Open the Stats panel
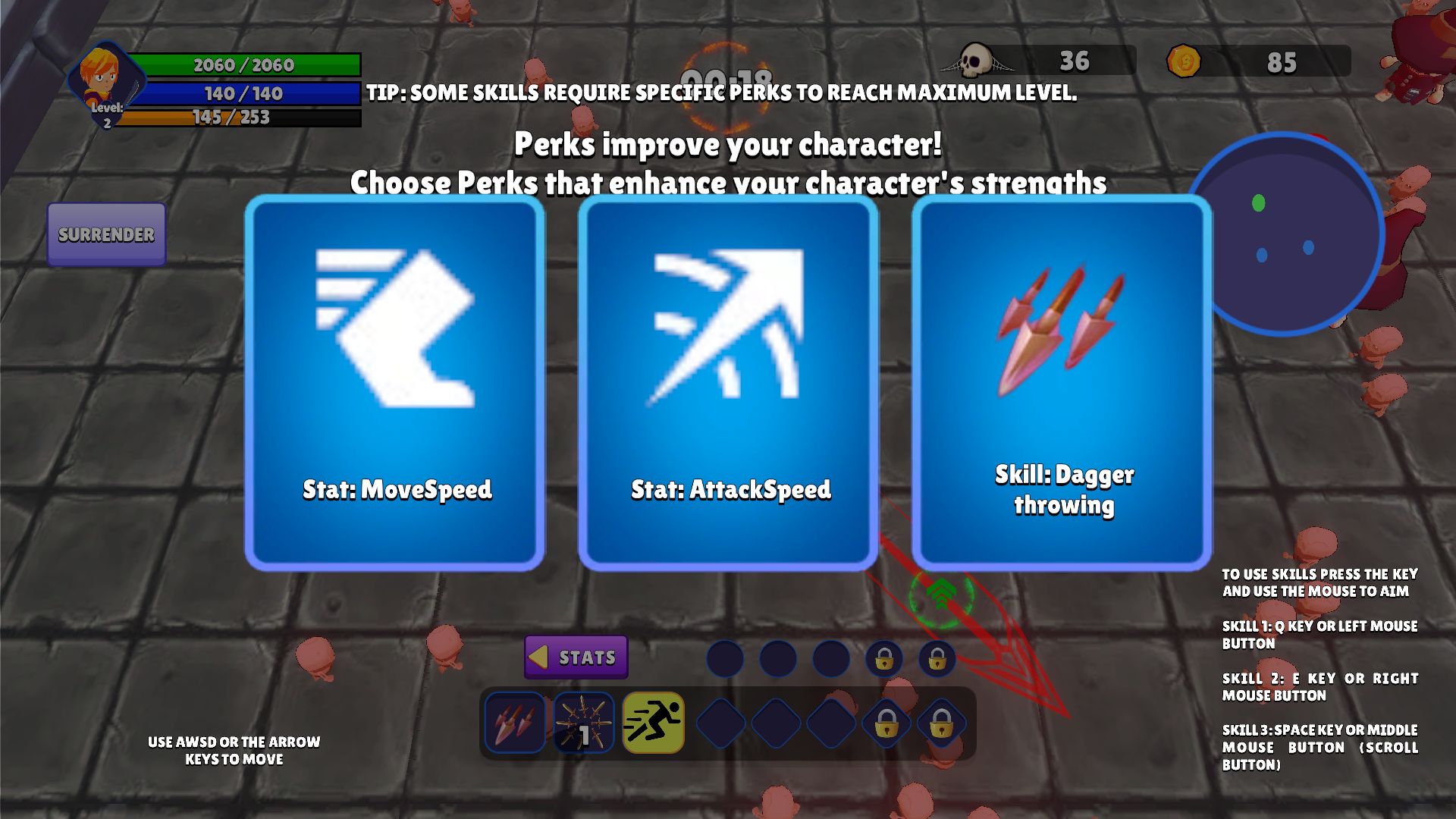 (x=576, y=657)
